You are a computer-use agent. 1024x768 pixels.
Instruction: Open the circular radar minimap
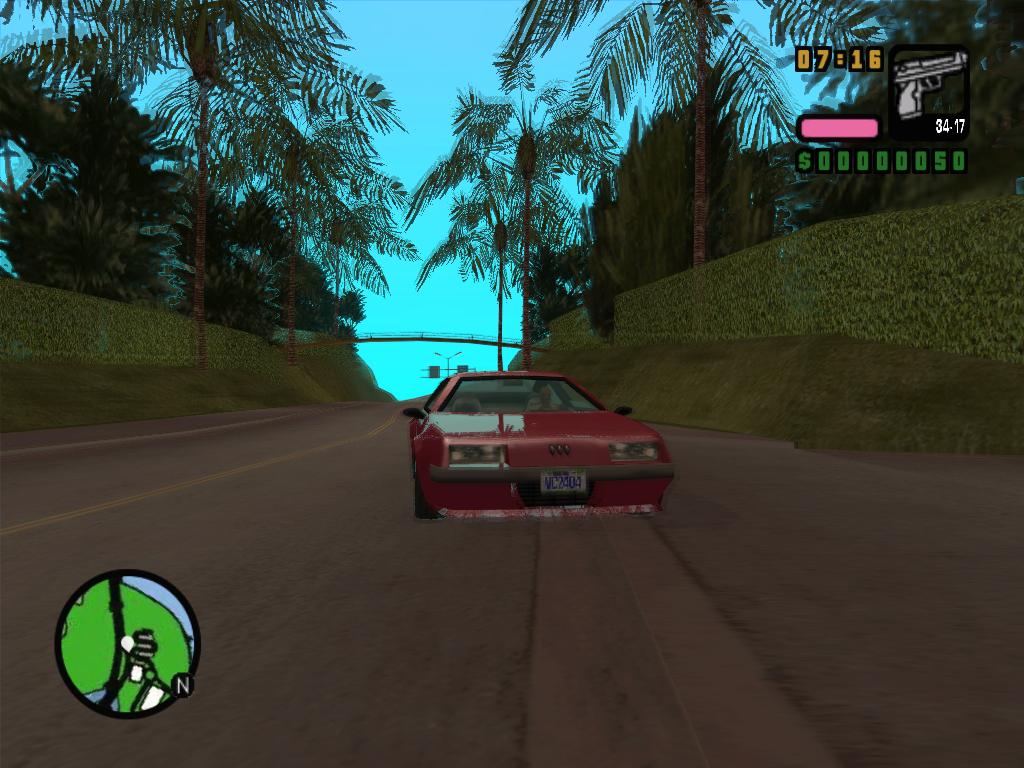click(127, 643)
